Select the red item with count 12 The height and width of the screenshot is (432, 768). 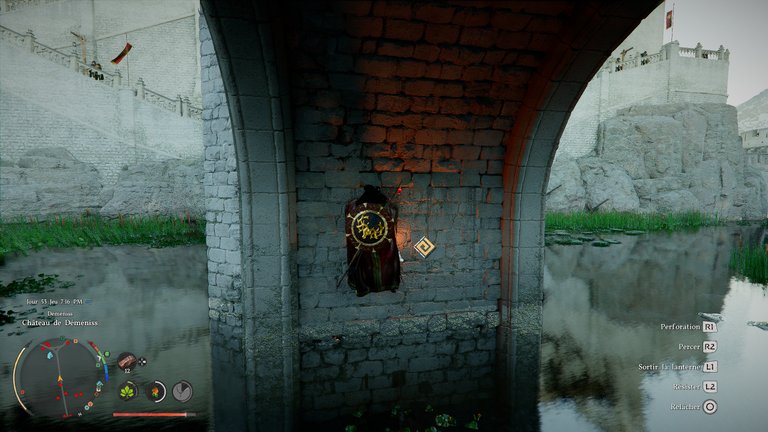point(127,361)
